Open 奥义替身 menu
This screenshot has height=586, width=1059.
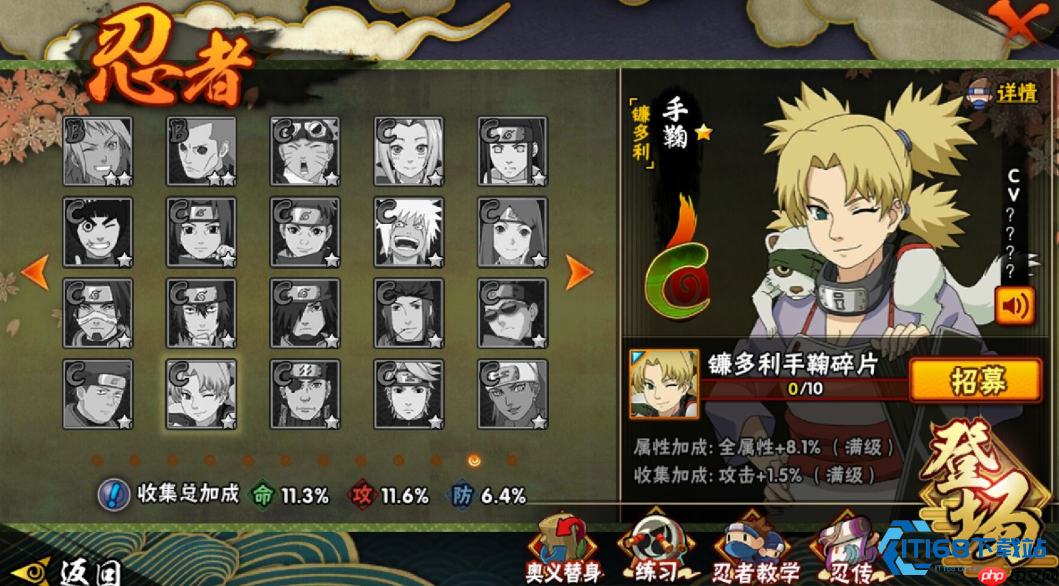[564, 548]
